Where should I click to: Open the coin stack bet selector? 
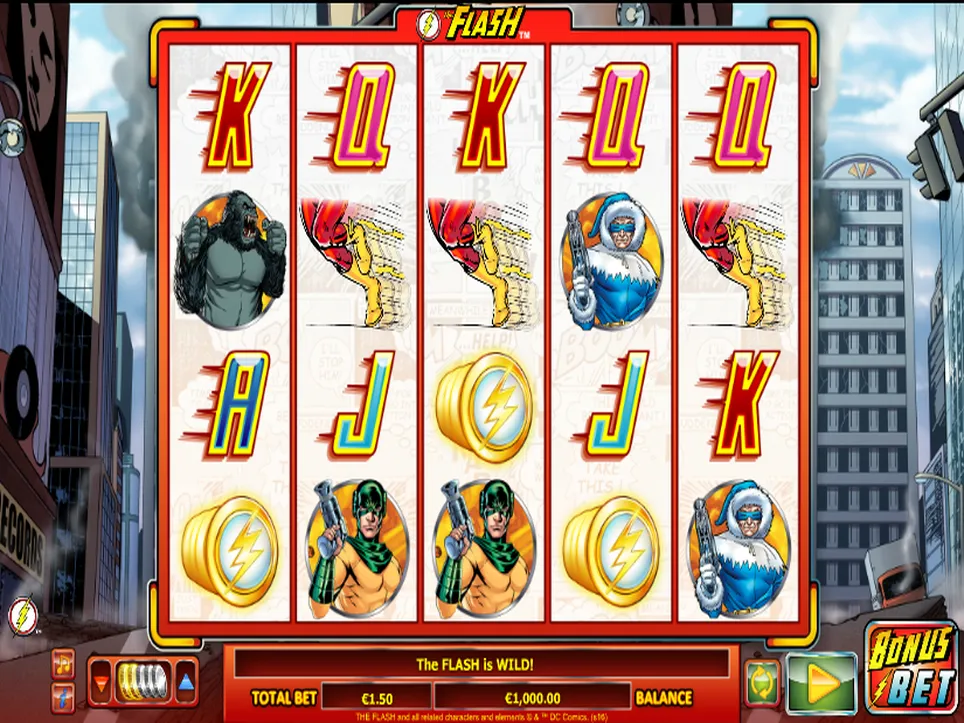(143, 682)
